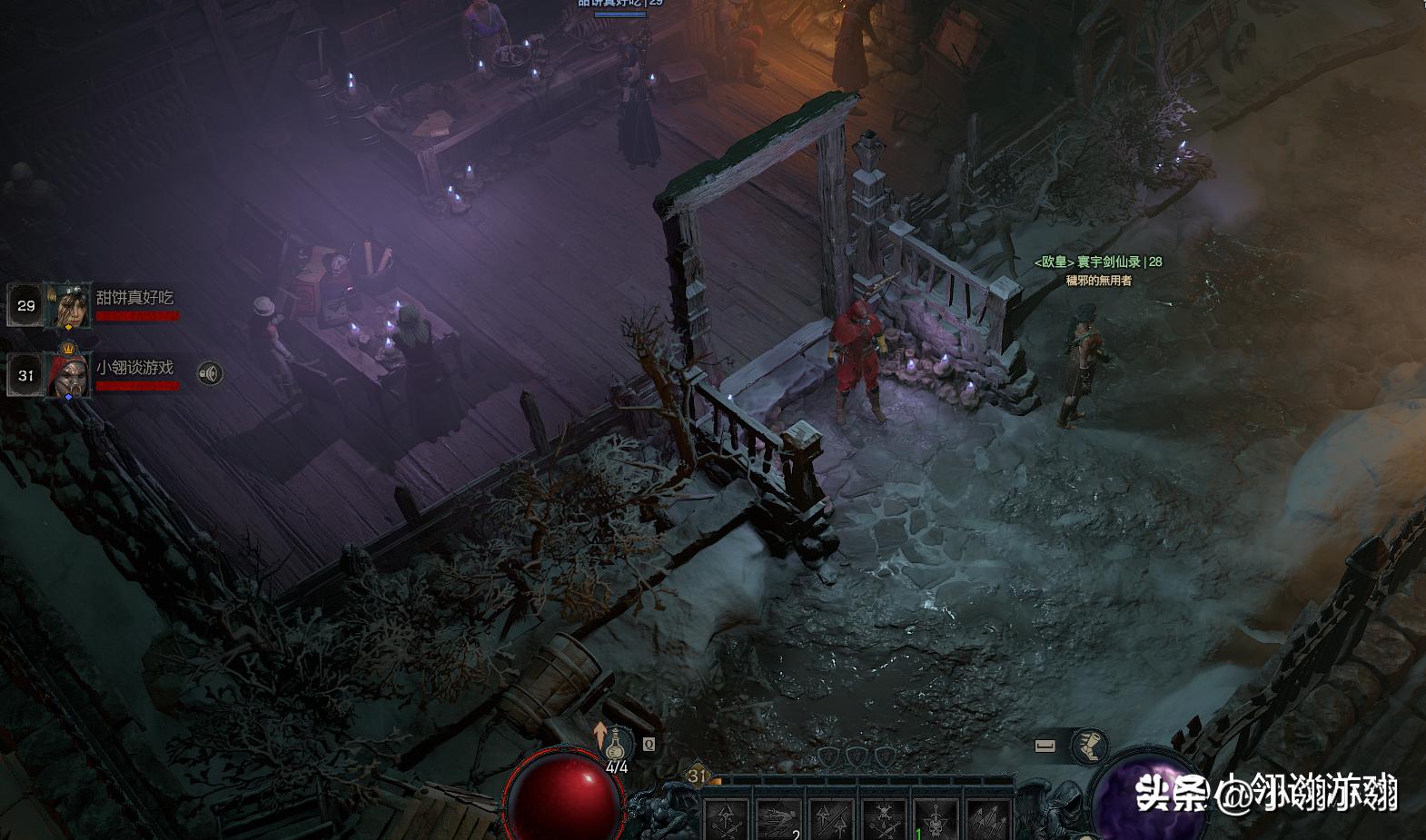The width and height of the screenshot is (1426, 840).
Task: Use the healing potion flask icon
Action: (x=618, y=745)
